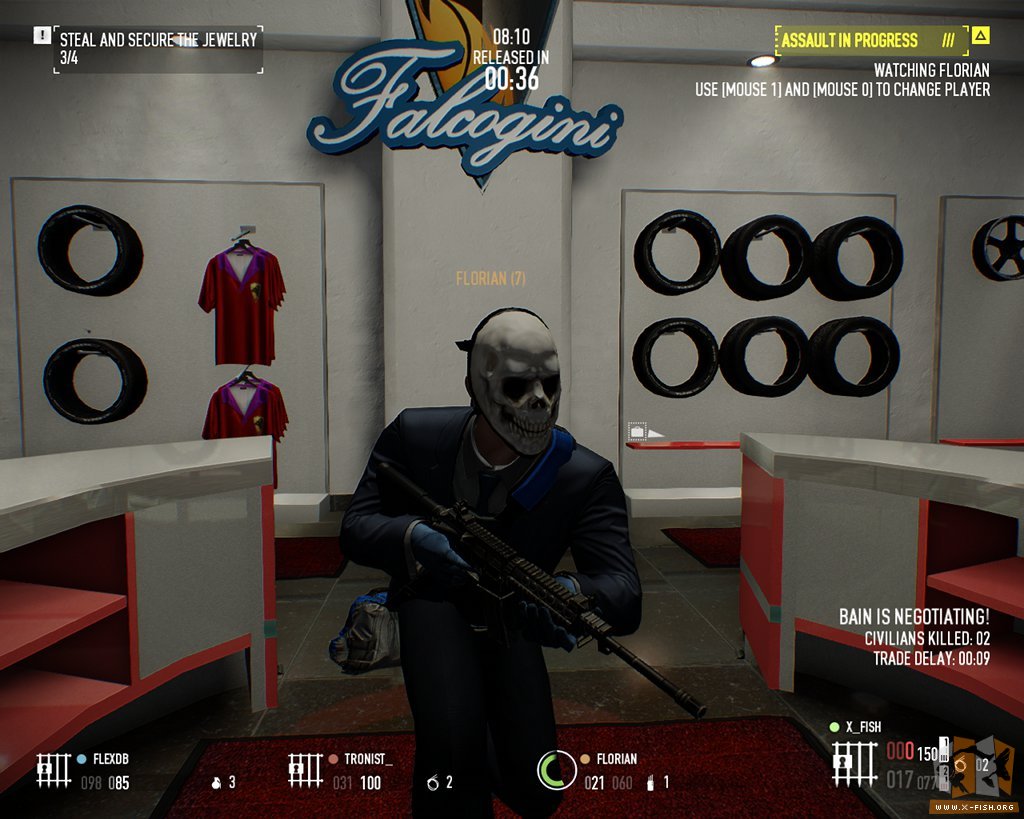
Task: Select TRONIST_'s custody bars icon
Action: [x=303, y=770]
